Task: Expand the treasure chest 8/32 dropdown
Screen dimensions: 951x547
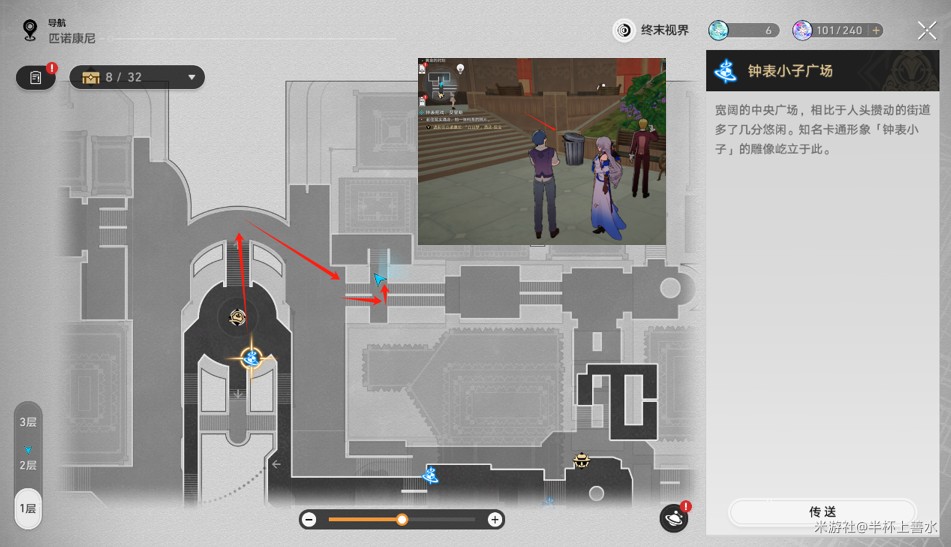Action: coord(191,77)
